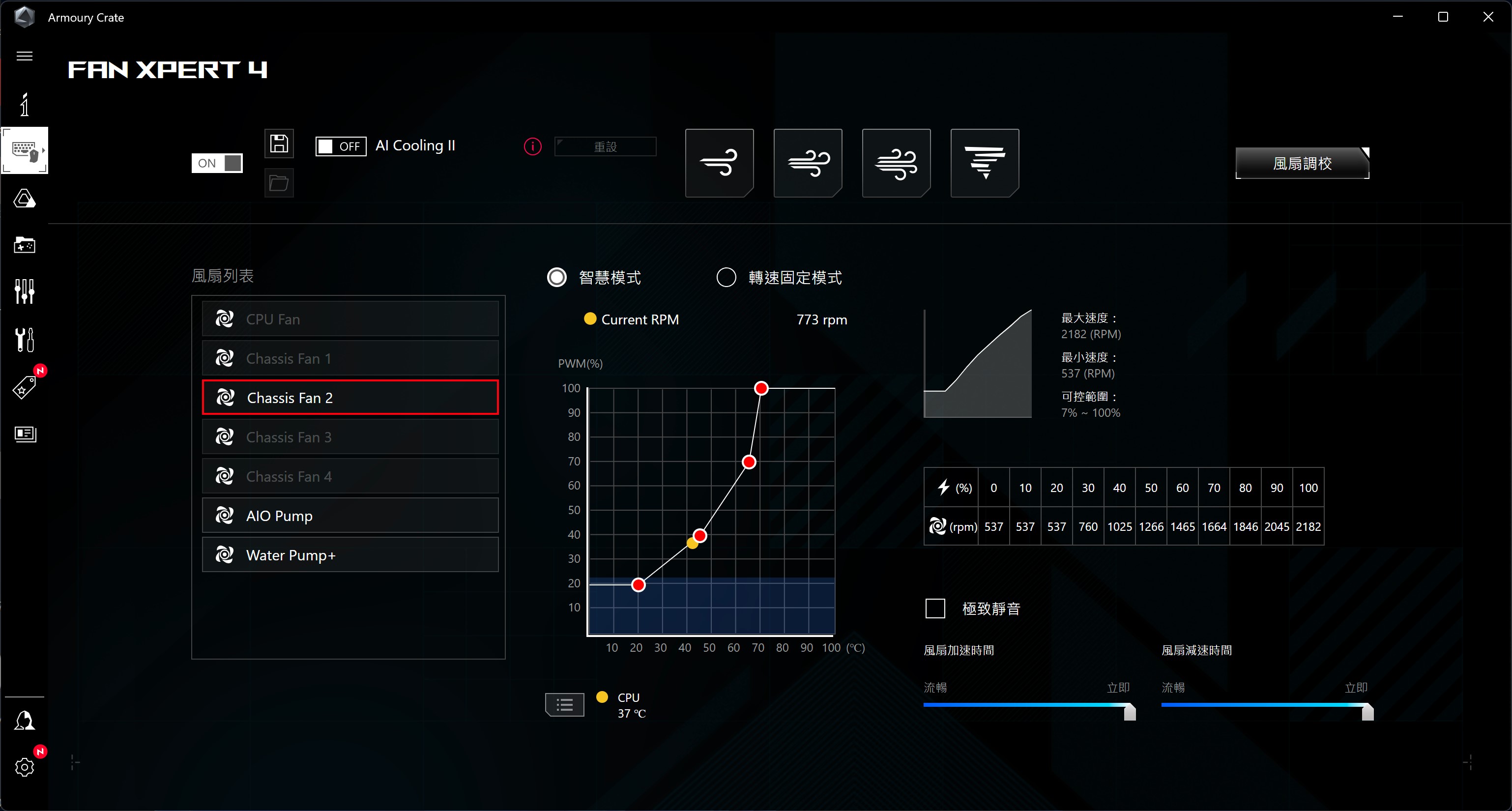This screenshot has width=1512, height=811.
Task: Open the news feed section in sidebar
Action: (25, 434)
